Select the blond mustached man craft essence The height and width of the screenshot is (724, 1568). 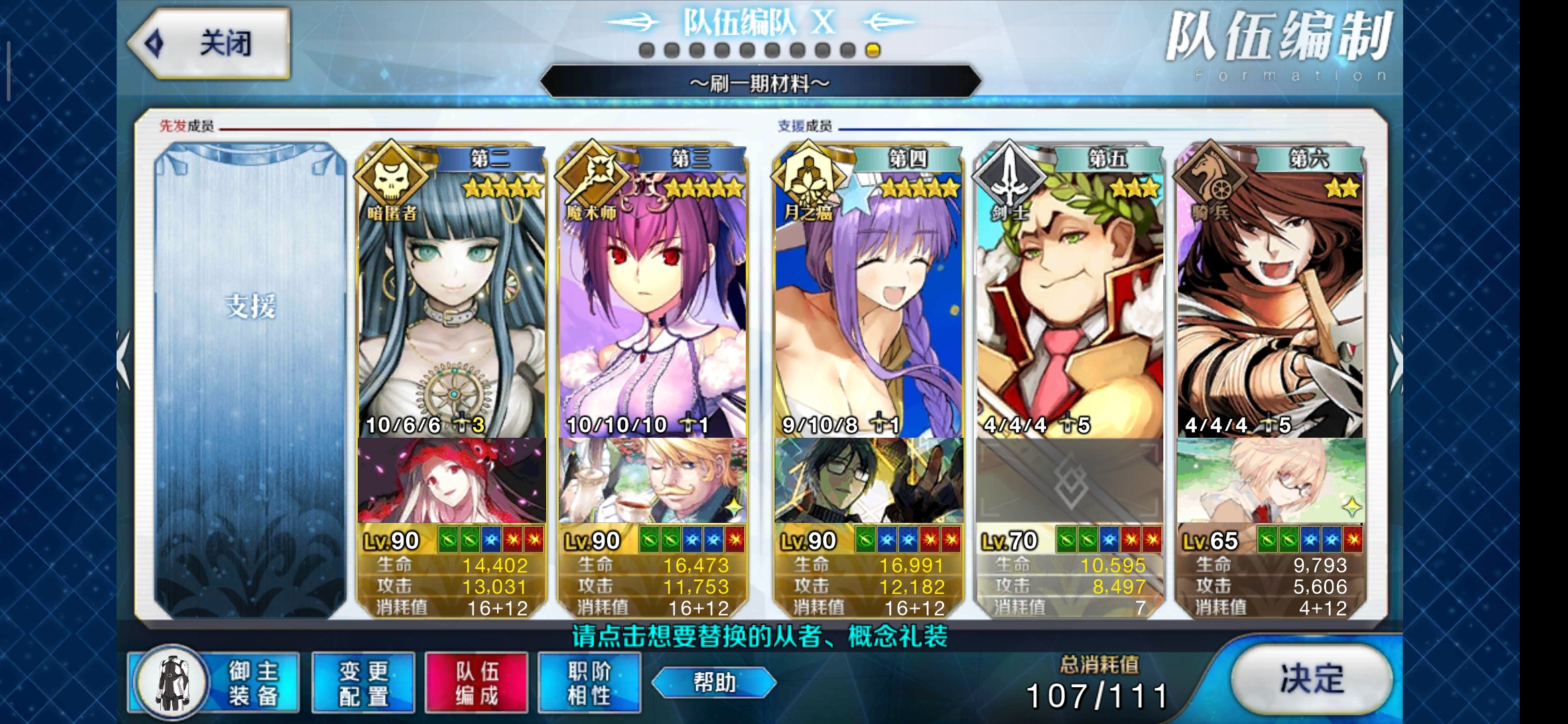point(653,481)
